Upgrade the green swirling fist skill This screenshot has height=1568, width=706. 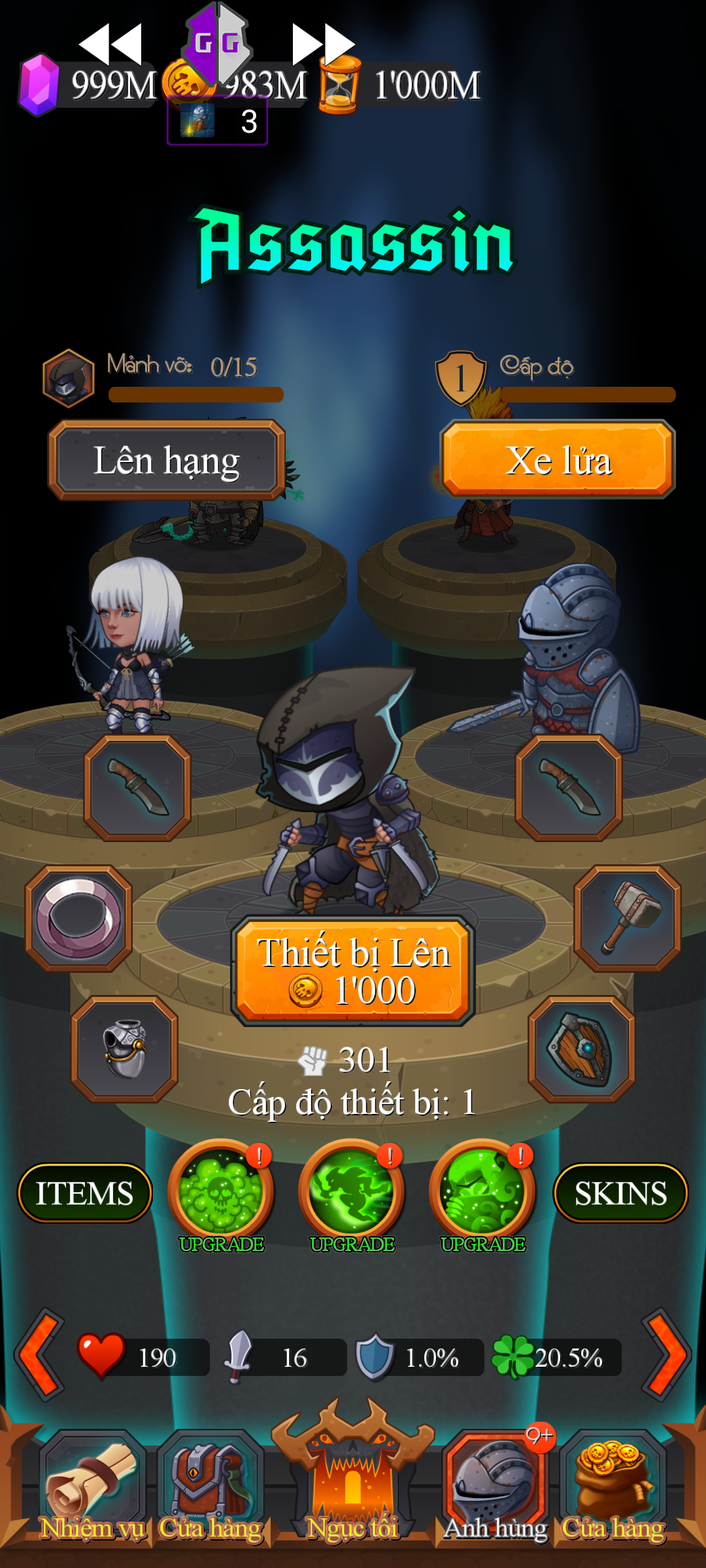point(482,1192)
